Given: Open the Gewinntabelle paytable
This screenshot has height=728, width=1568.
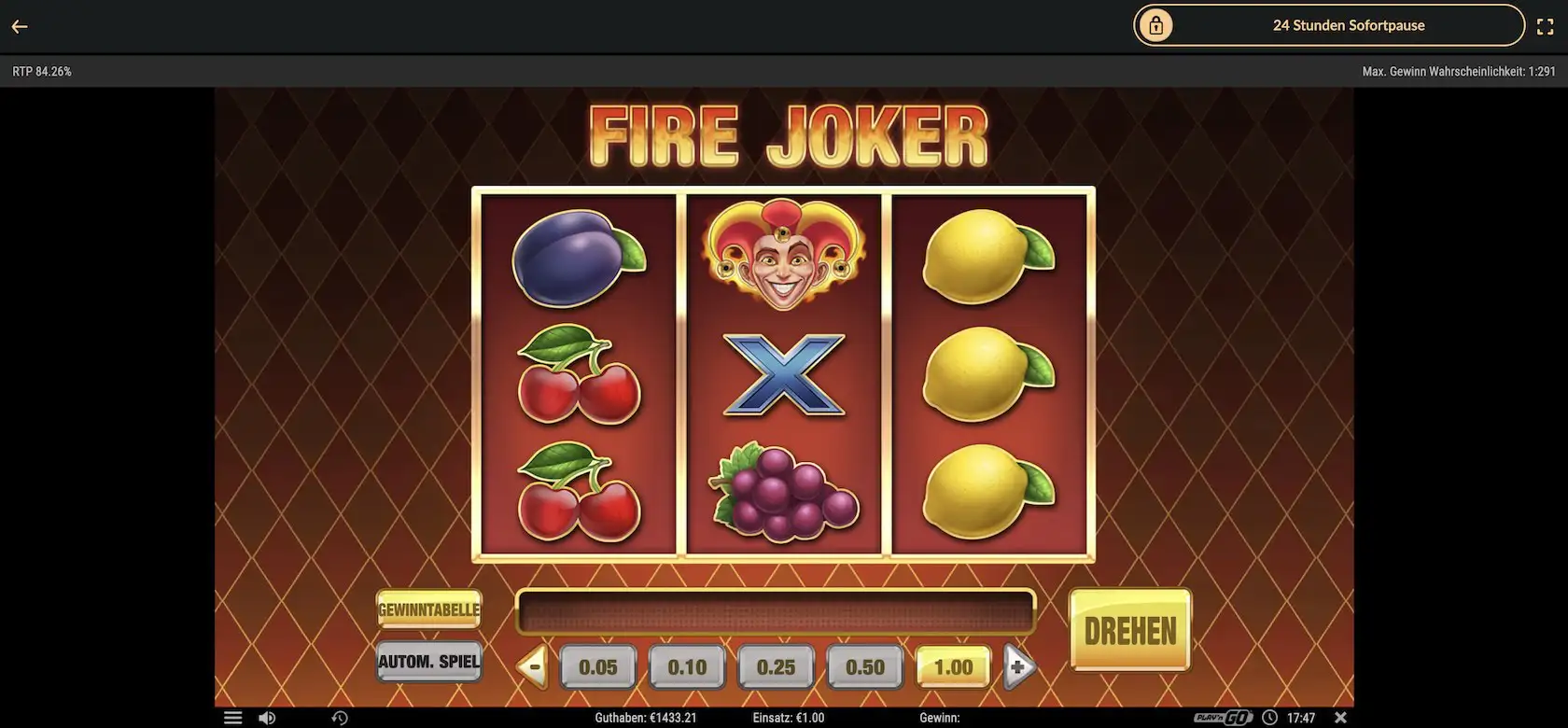Looking at the screenshot, I should point(428,609).
